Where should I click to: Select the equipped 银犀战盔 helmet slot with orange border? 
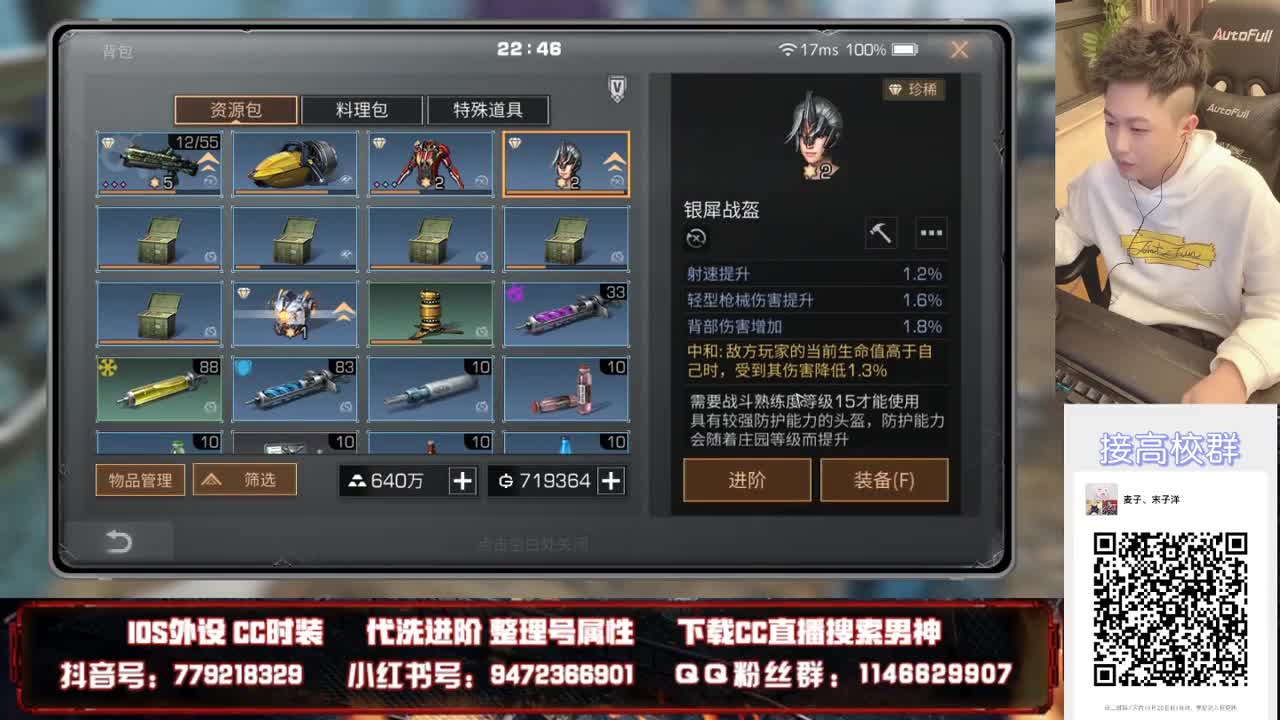tap(565, 163)
